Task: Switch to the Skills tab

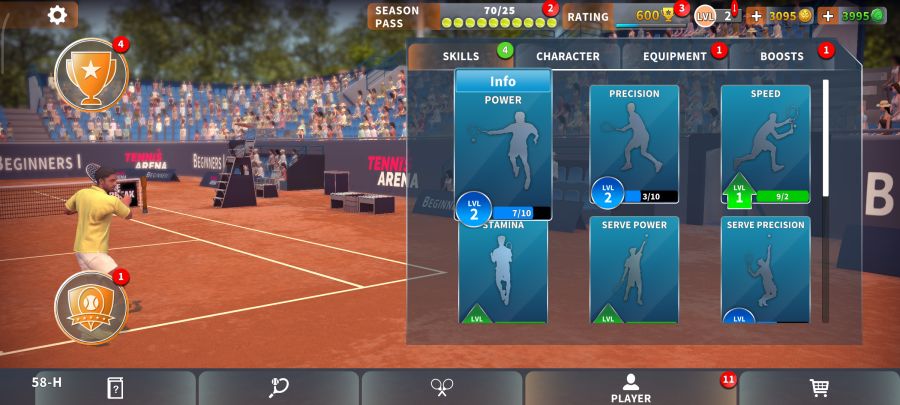Action: [x=461, y=56]
